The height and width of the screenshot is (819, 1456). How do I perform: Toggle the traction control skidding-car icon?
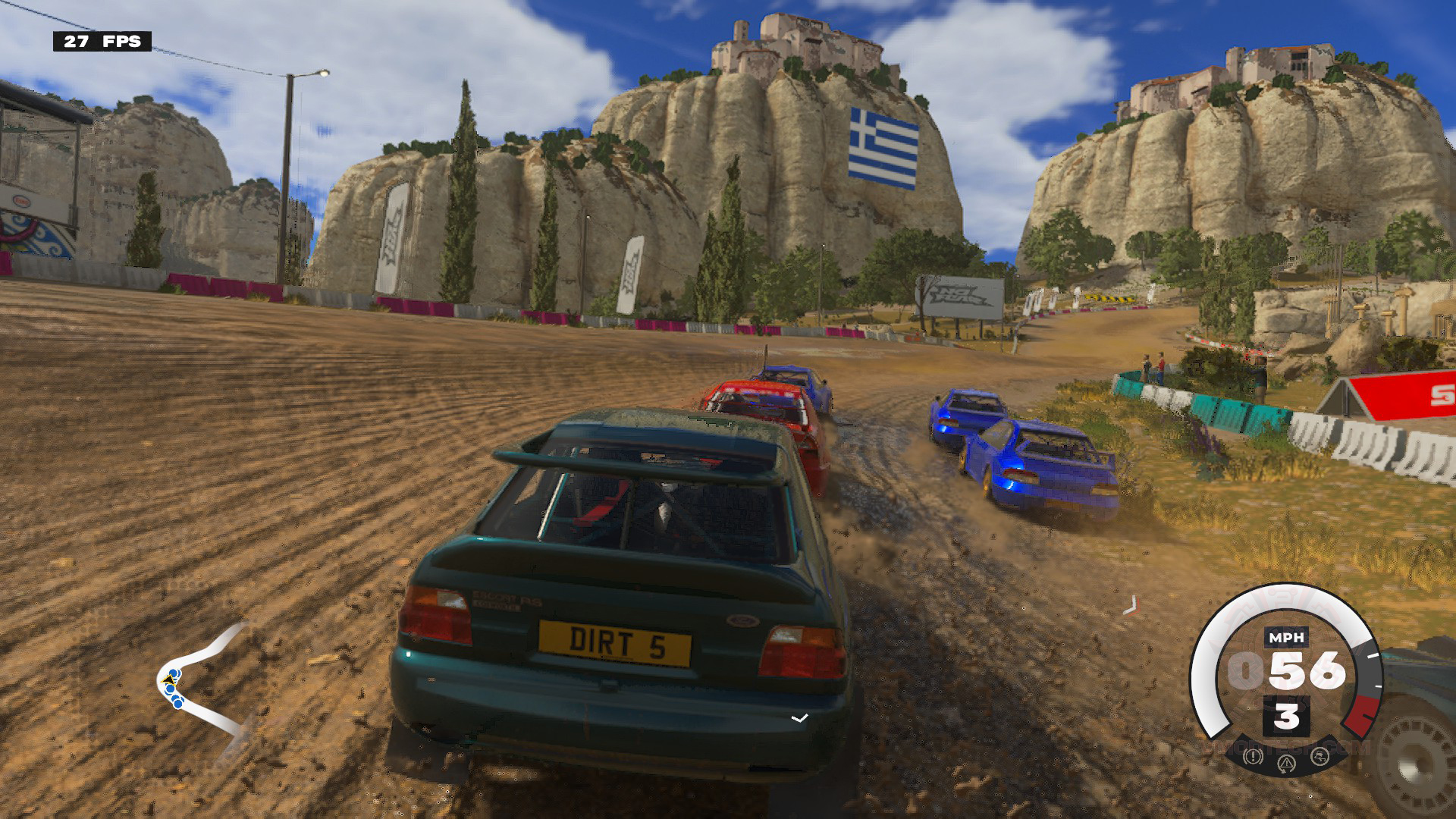coord(1320,756)
